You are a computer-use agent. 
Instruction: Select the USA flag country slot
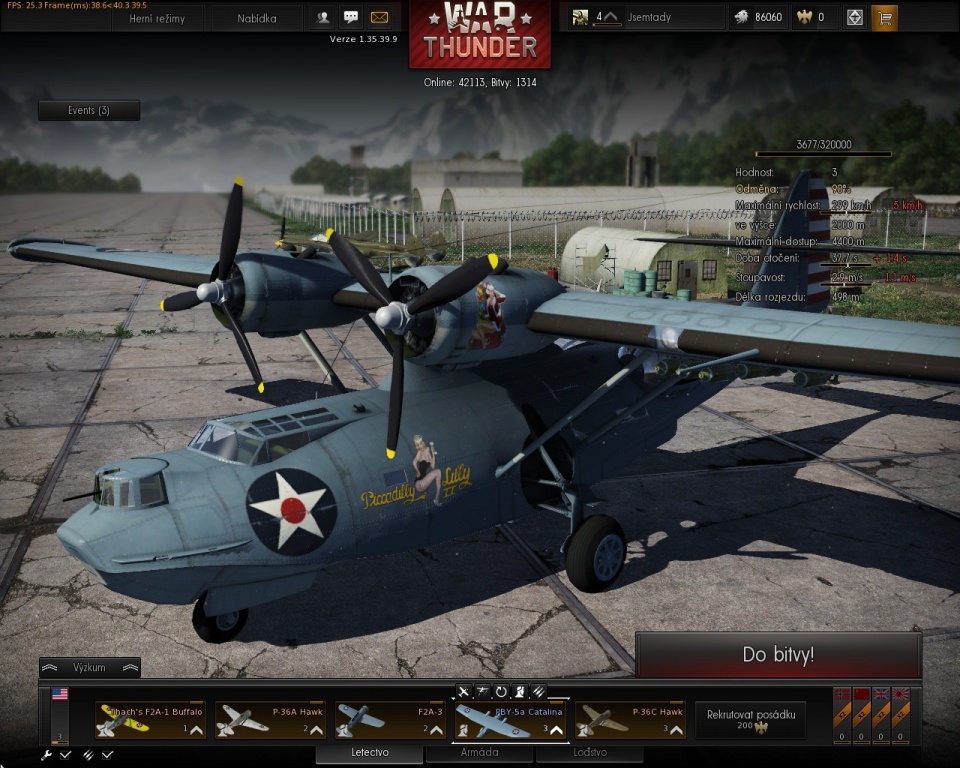coord(60,694)
